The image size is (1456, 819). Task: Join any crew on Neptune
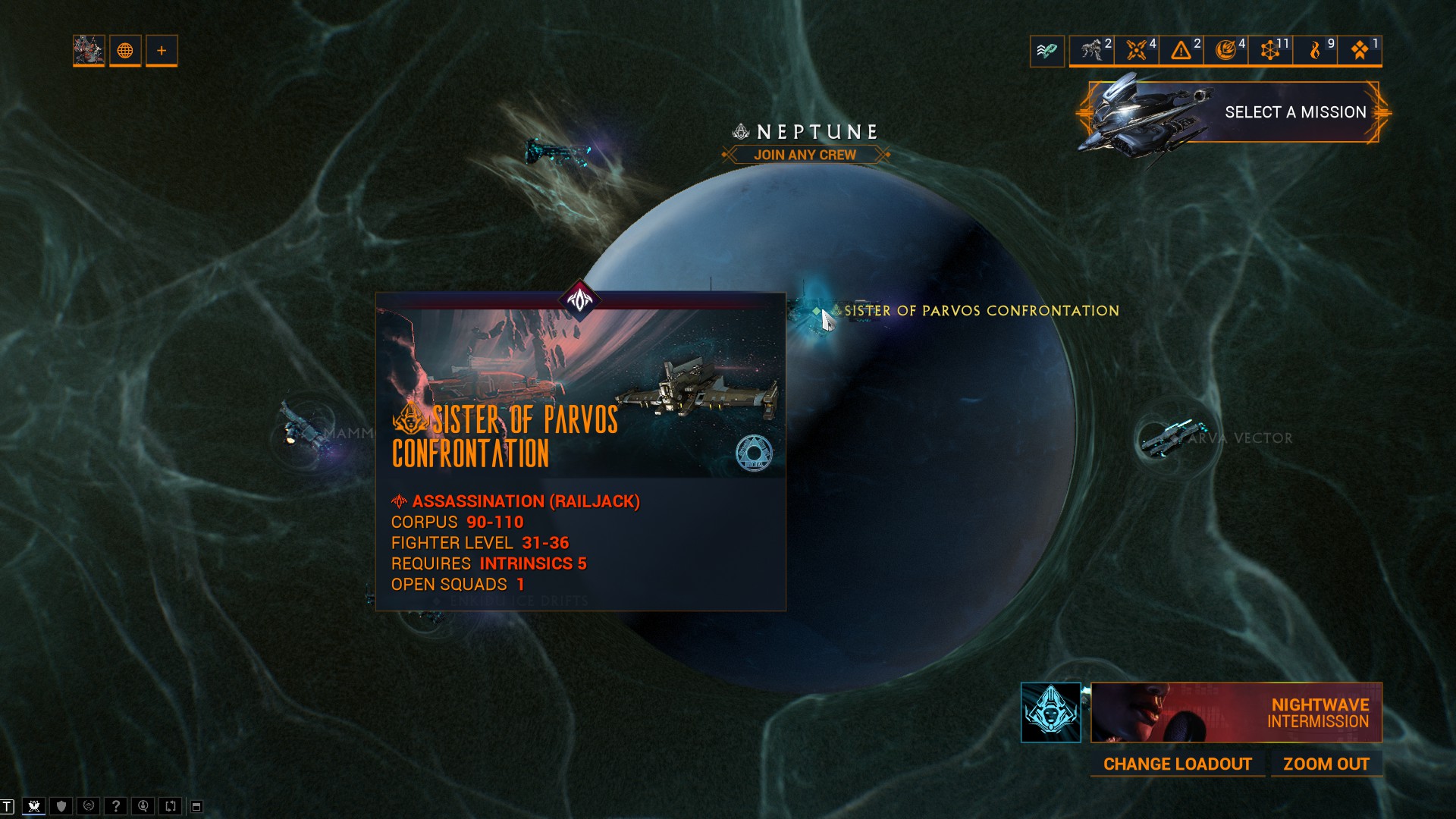point(805,155)
